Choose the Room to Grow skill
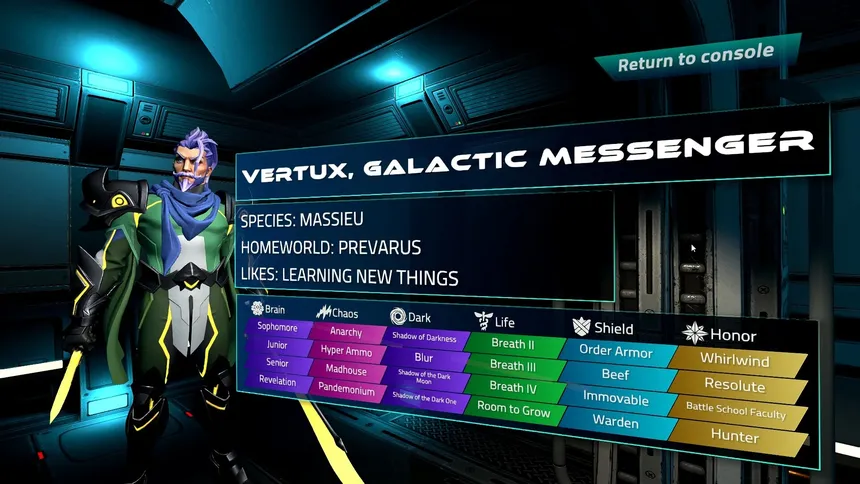The height and width of the screenshot is (484, 860). coord(513,410)
